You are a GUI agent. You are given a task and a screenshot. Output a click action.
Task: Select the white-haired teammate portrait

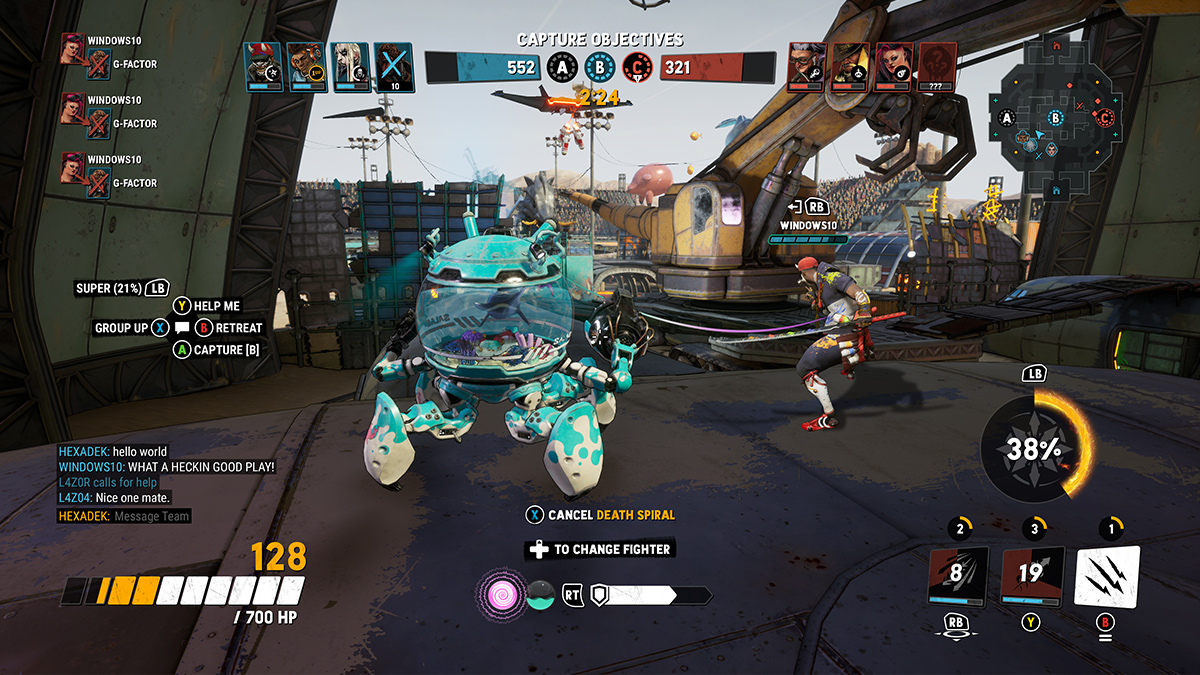click(349, 66)
